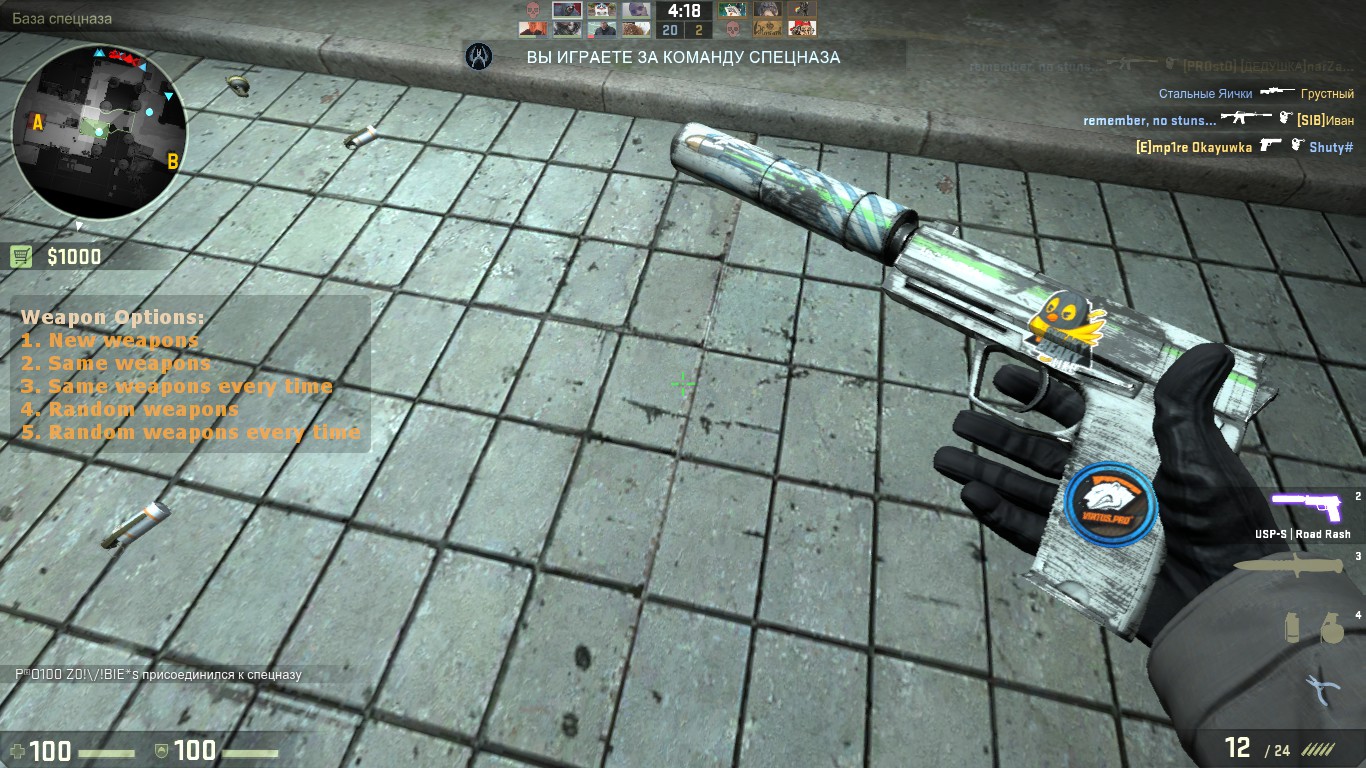Click the player join chat message
Viewport: 1366px width, 768px height.
(x=158, y=675)
